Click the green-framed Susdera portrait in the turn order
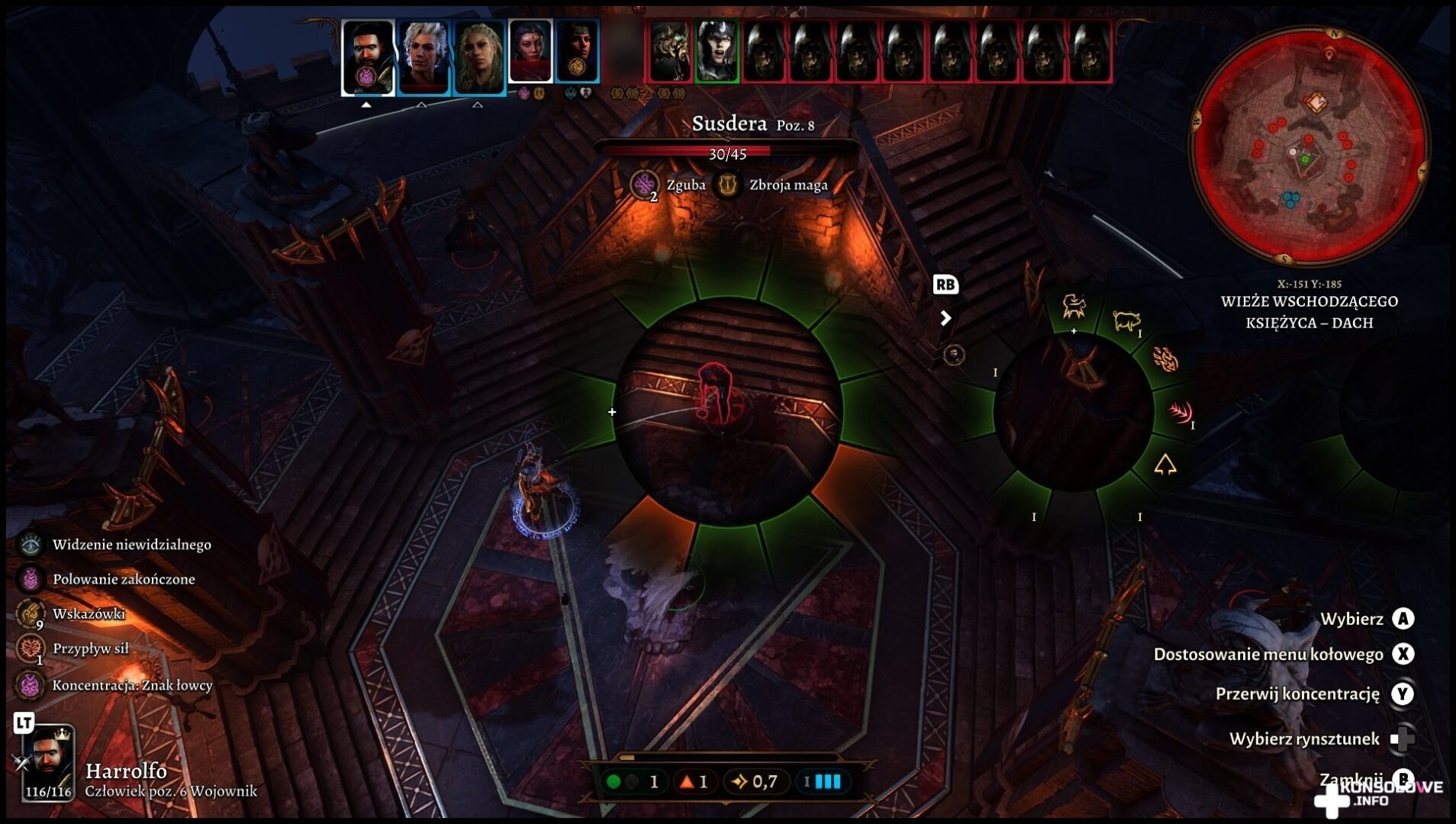The image size is (1456, 824). [717, 50]
